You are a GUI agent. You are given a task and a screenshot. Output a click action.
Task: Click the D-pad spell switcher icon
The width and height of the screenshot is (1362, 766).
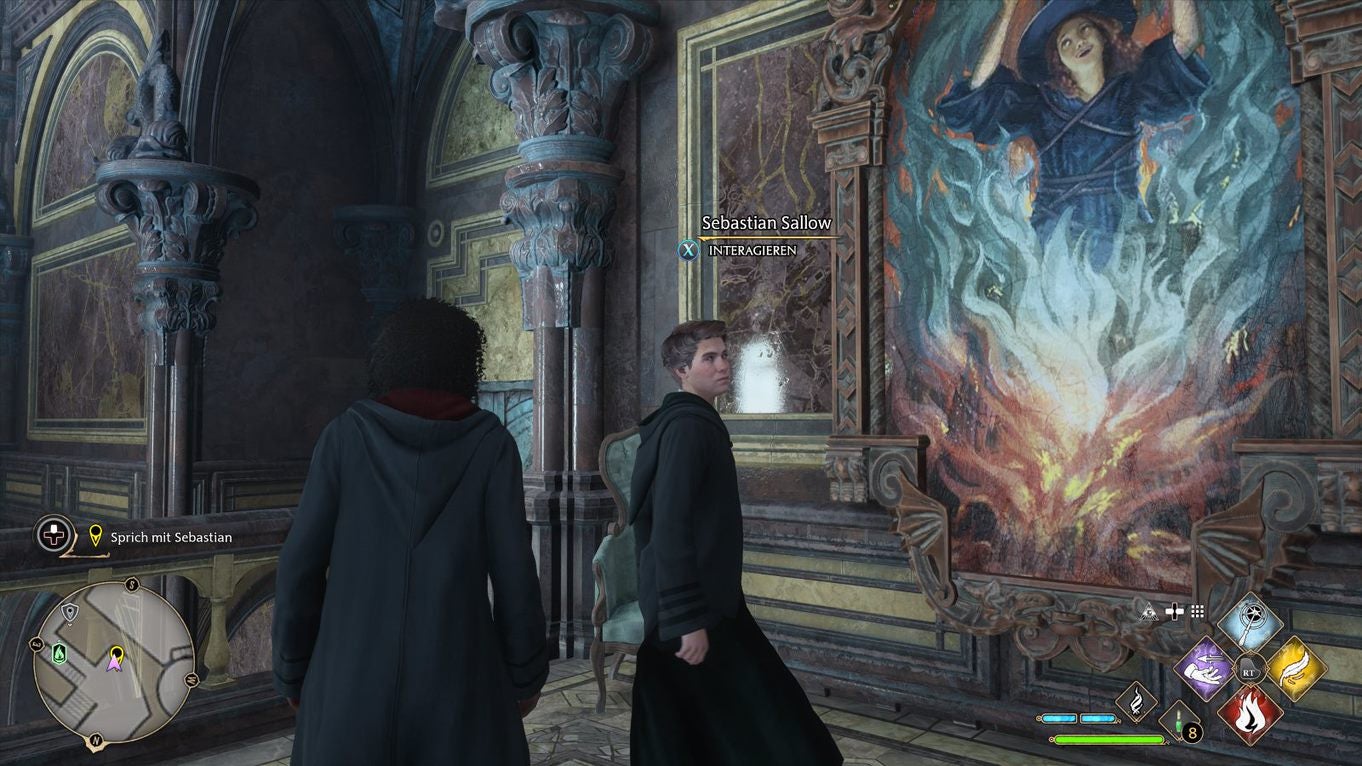(x=1174, y=611)
